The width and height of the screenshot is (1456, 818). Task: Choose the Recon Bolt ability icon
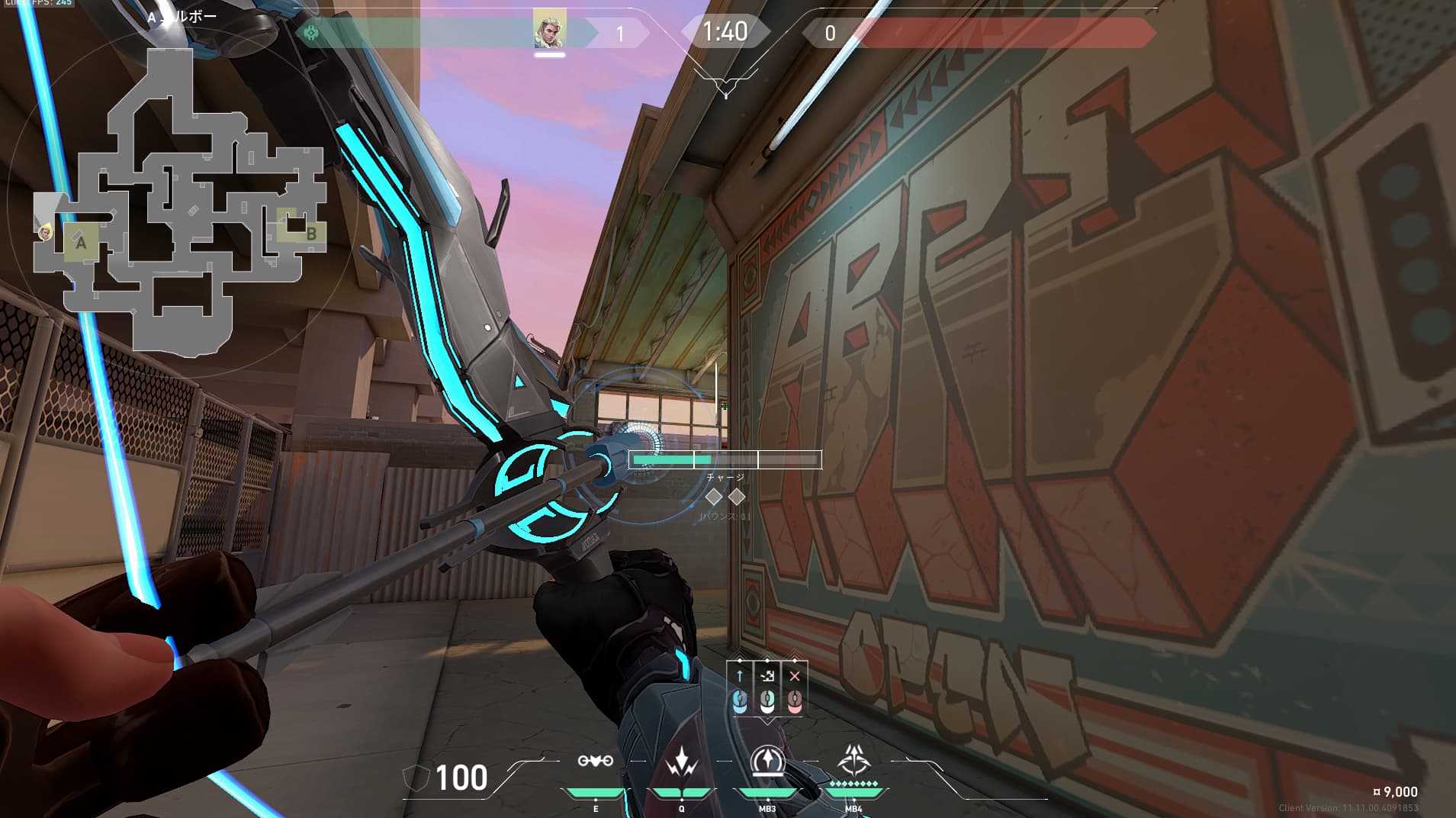pos(767,761)
